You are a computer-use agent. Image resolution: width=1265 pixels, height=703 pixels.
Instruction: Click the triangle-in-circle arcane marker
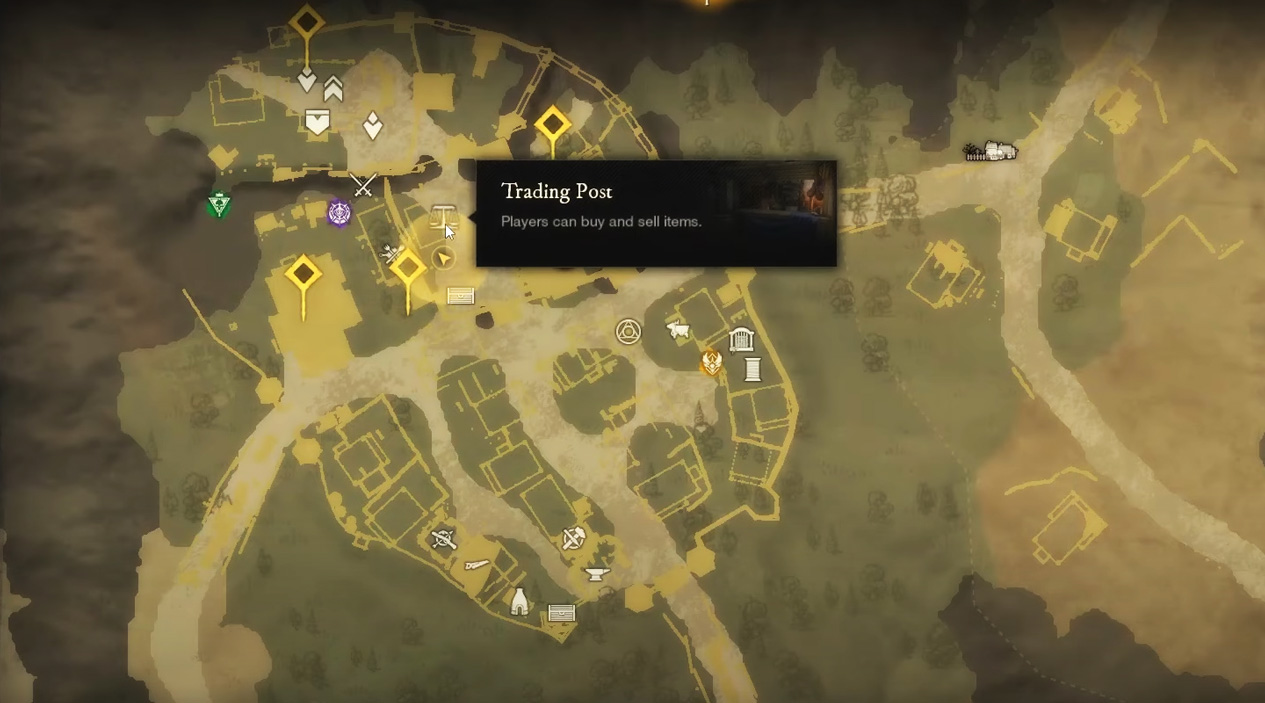click(628, 332)
